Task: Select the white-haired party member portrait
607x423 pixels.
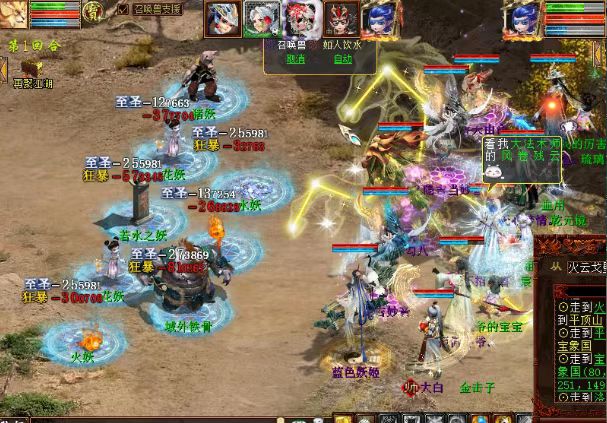Action: click(261, 18)
